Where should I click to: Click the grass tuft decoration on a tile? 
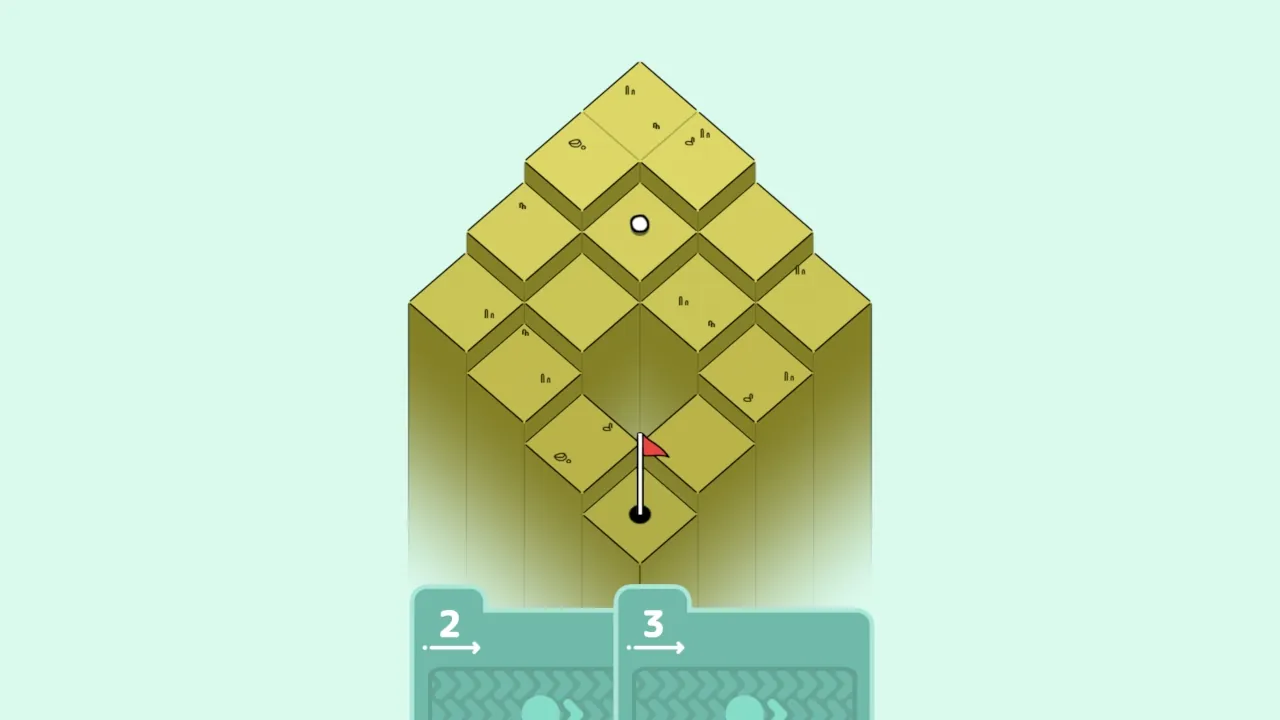coord(630,90)
